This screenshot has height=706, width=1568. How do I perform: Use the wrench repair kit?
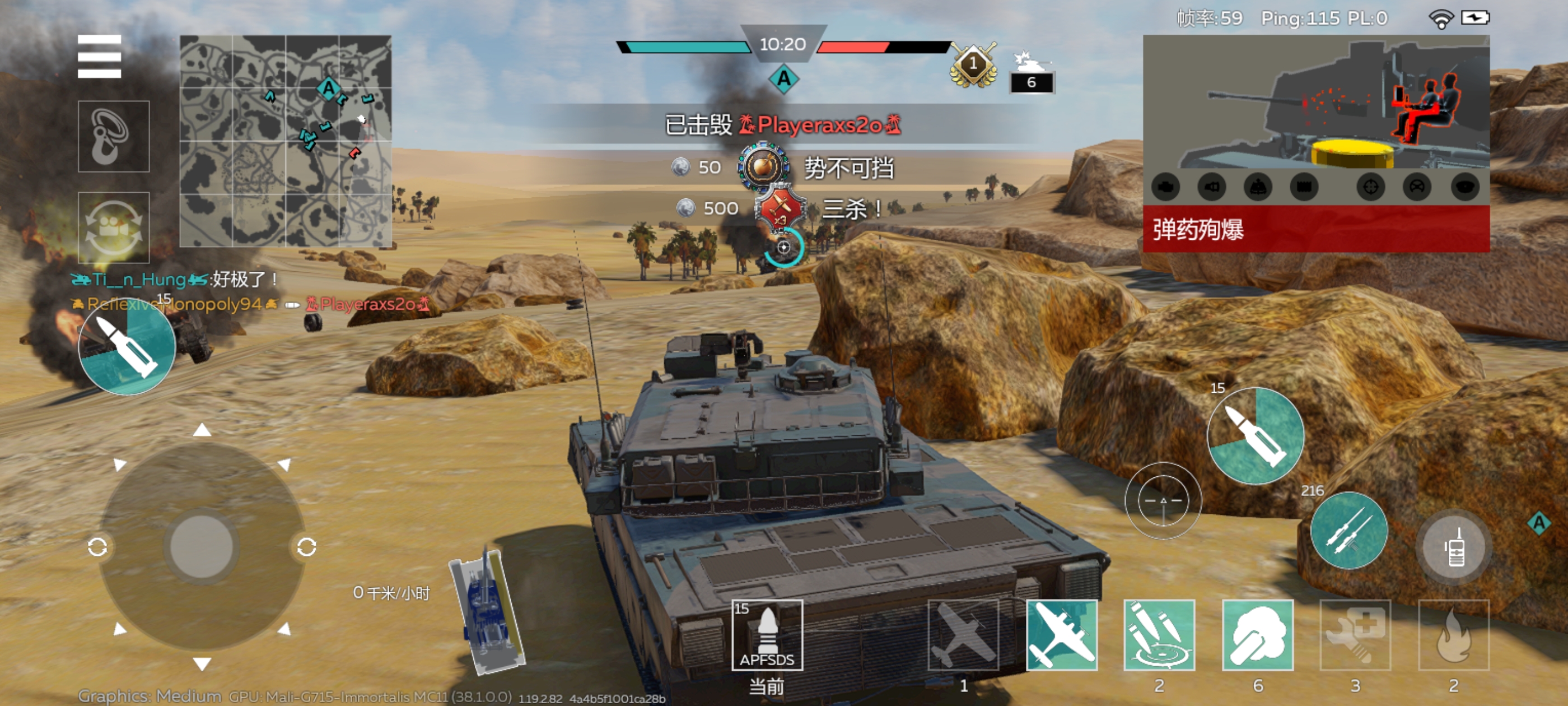(x=1355, y=635)
